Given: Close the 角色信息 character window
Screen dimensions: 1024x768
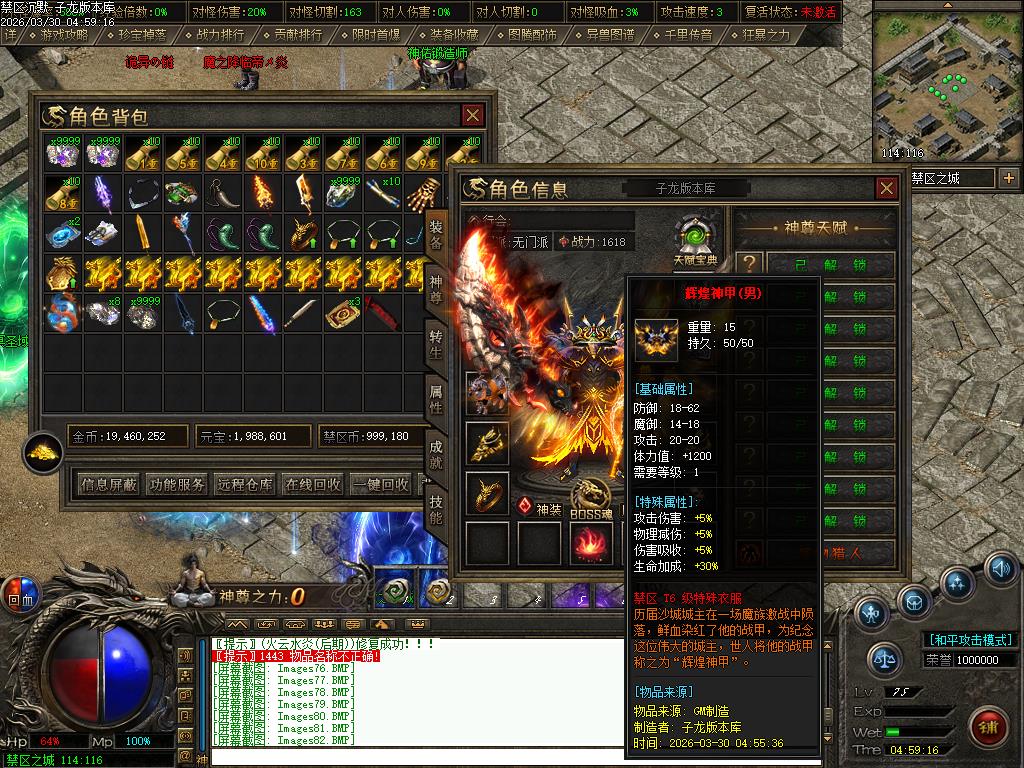Looking at the screenshot, I should tap(886, 188).
